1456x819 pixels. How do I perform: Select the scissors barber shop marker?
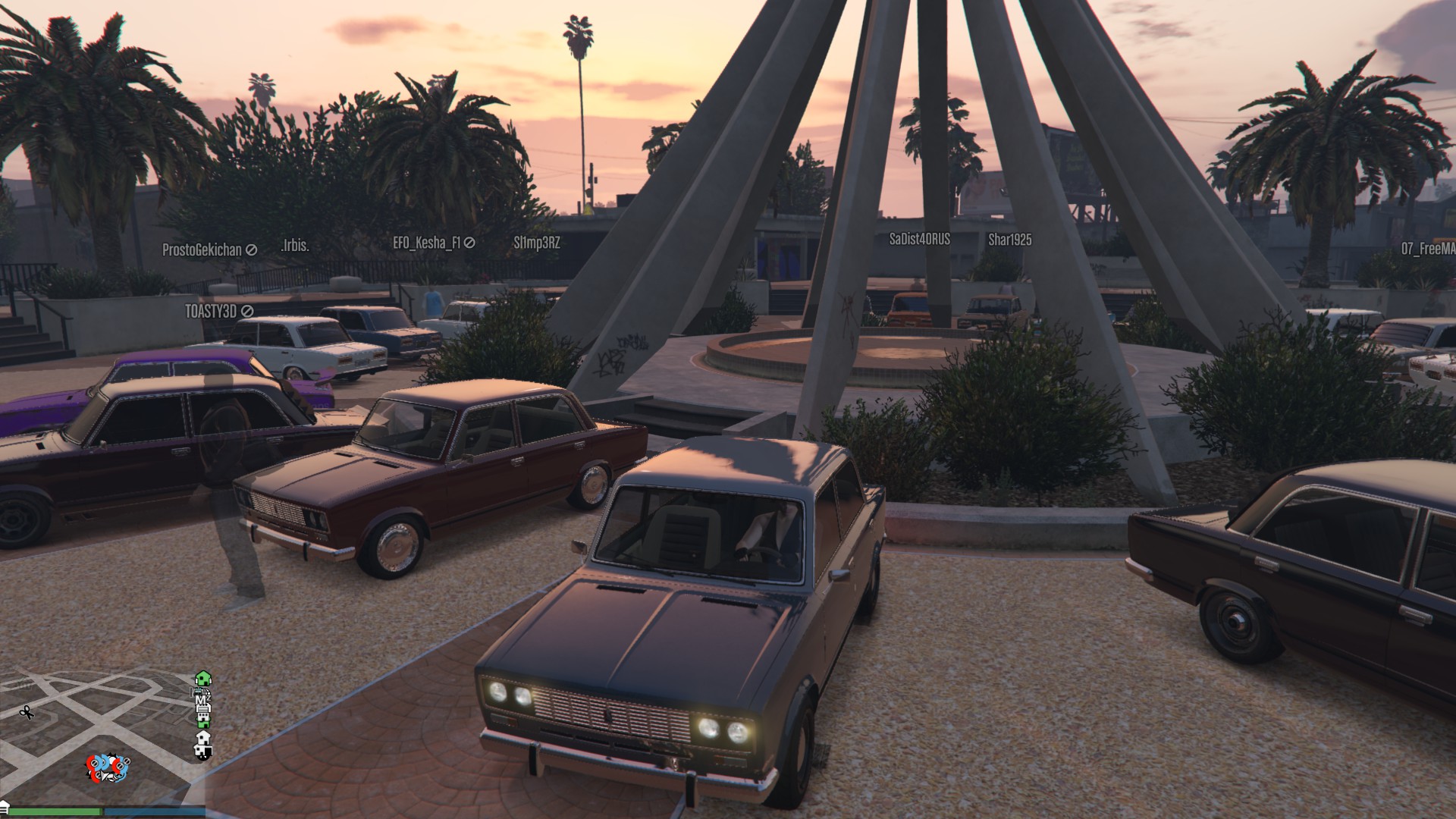click(27, 712)
